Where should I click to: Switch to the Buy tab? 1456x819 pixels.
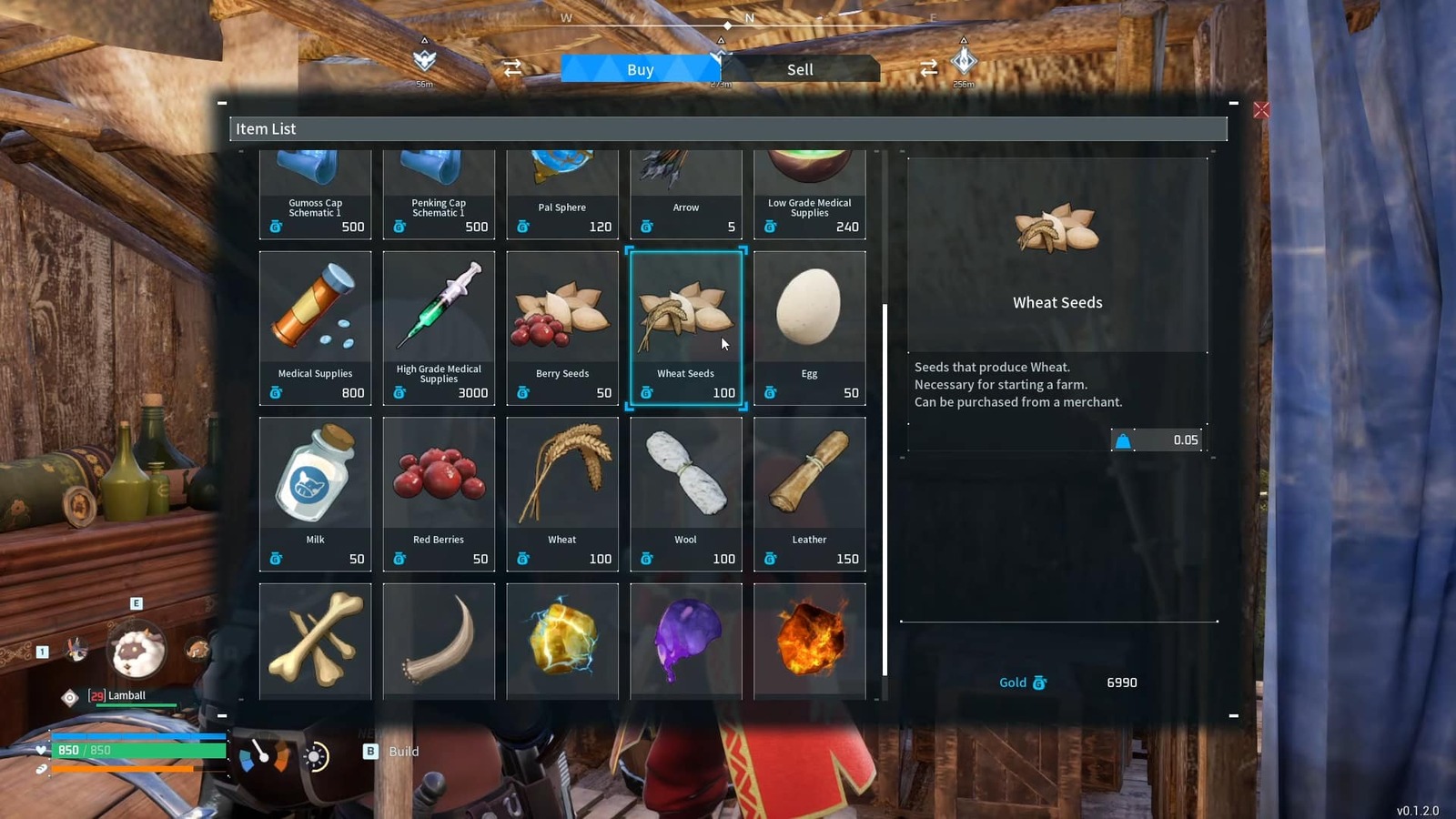pos(640,69)
